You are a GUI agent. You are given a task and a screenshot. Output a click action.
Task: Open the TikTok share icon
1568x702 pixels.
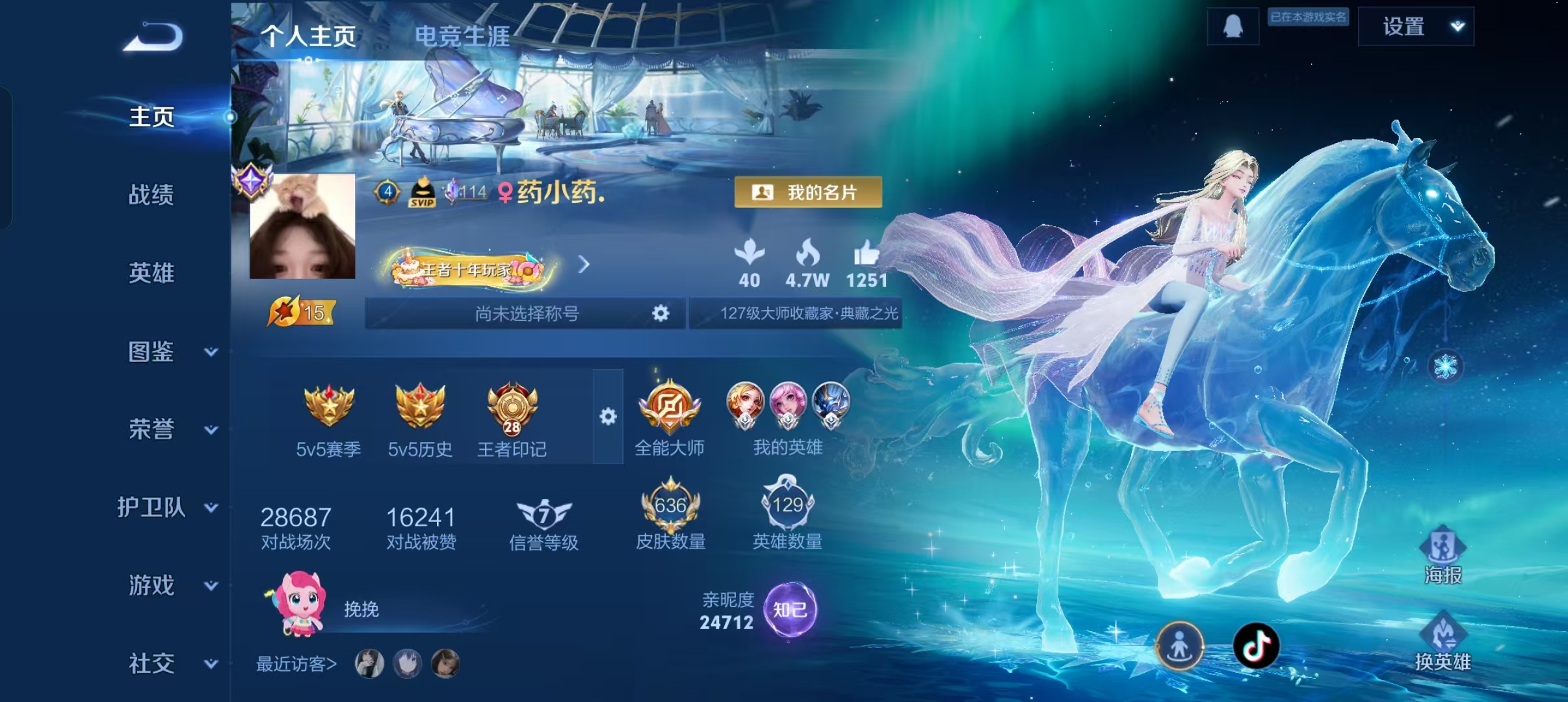[1256, 645]
